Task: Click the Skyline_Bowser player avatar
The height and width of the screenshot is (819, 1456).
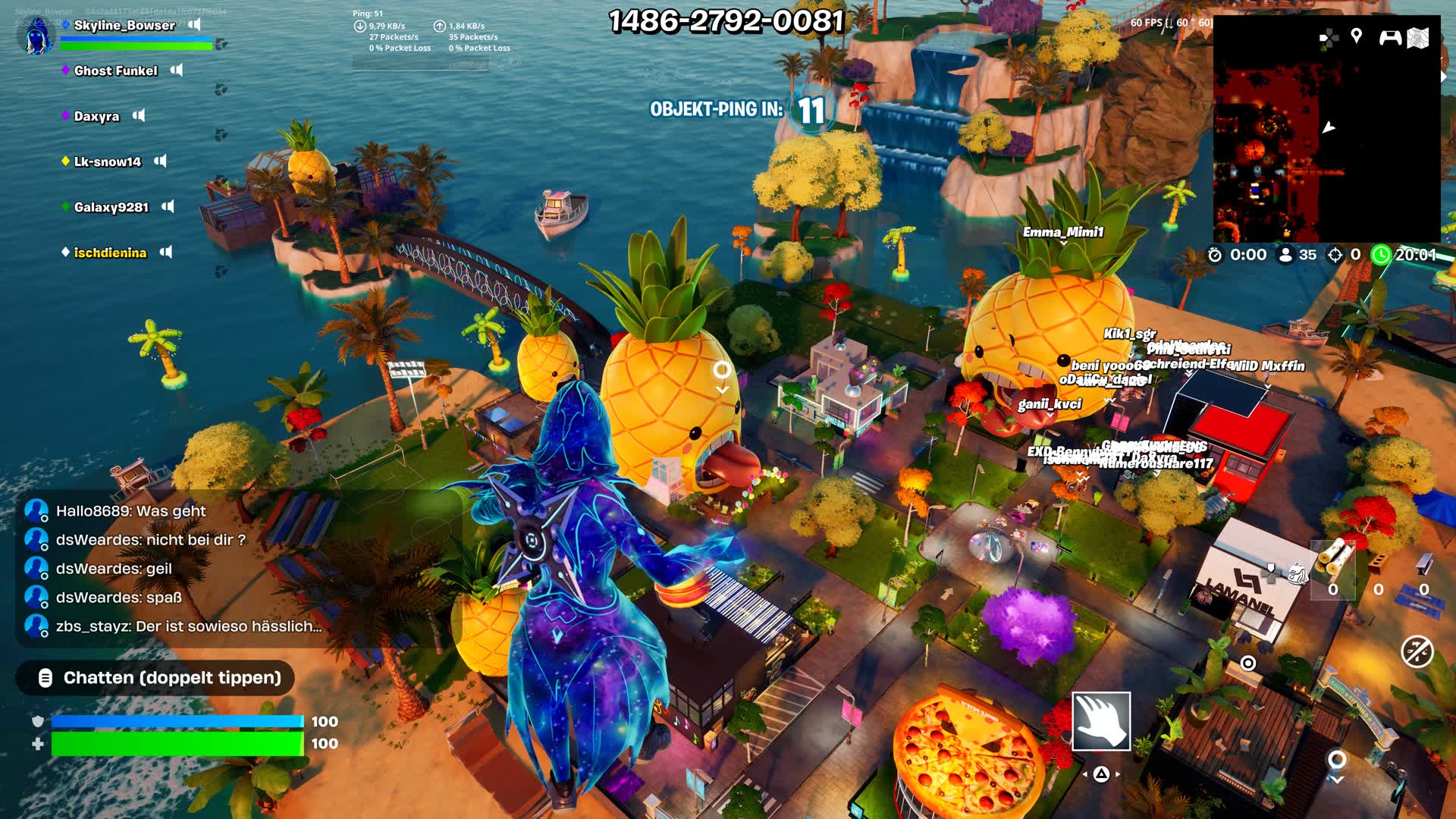Action: click(x=35, y=36)
